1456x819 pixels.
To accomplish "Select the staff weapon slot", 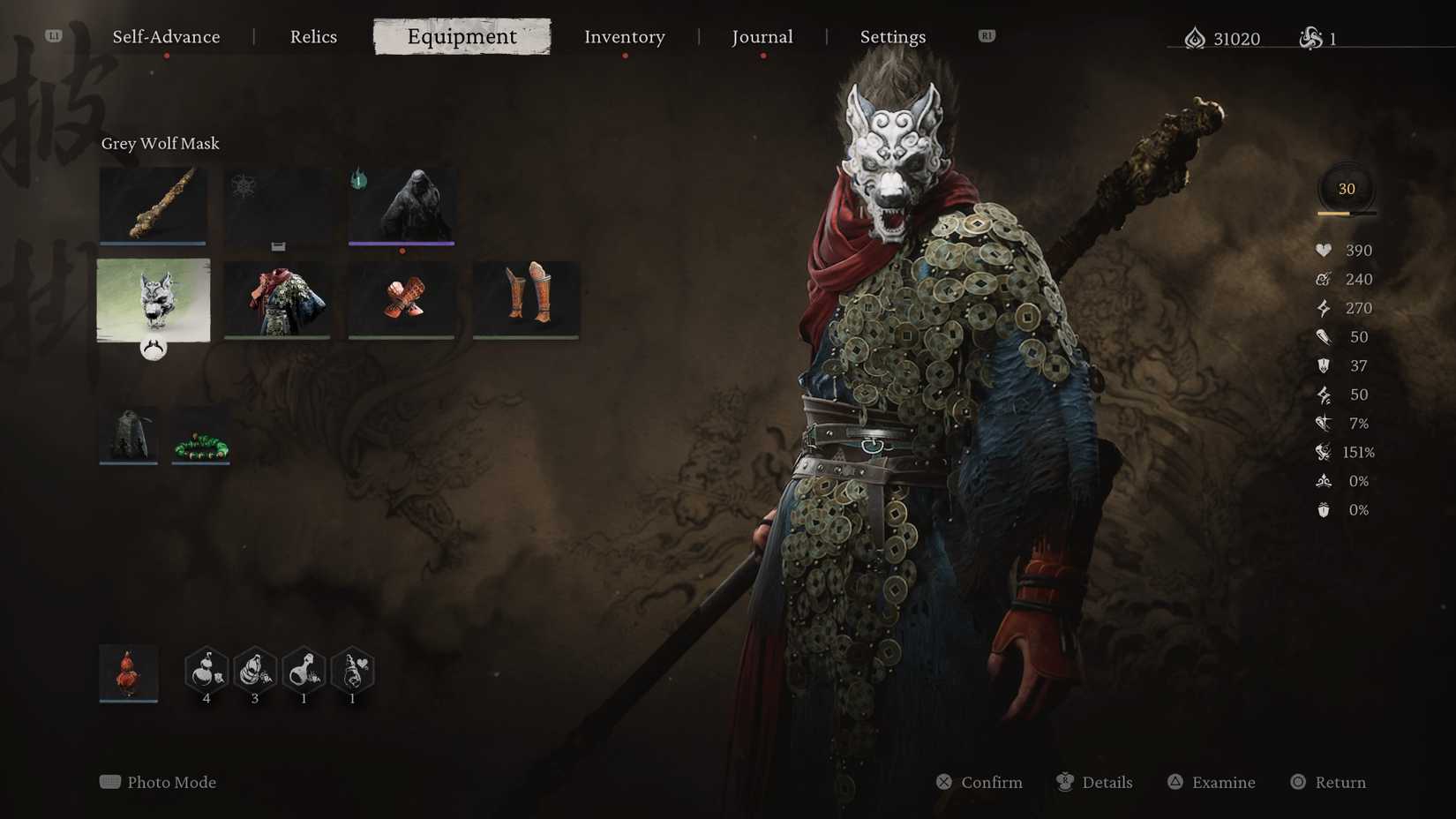I will (x=153, y=206).
